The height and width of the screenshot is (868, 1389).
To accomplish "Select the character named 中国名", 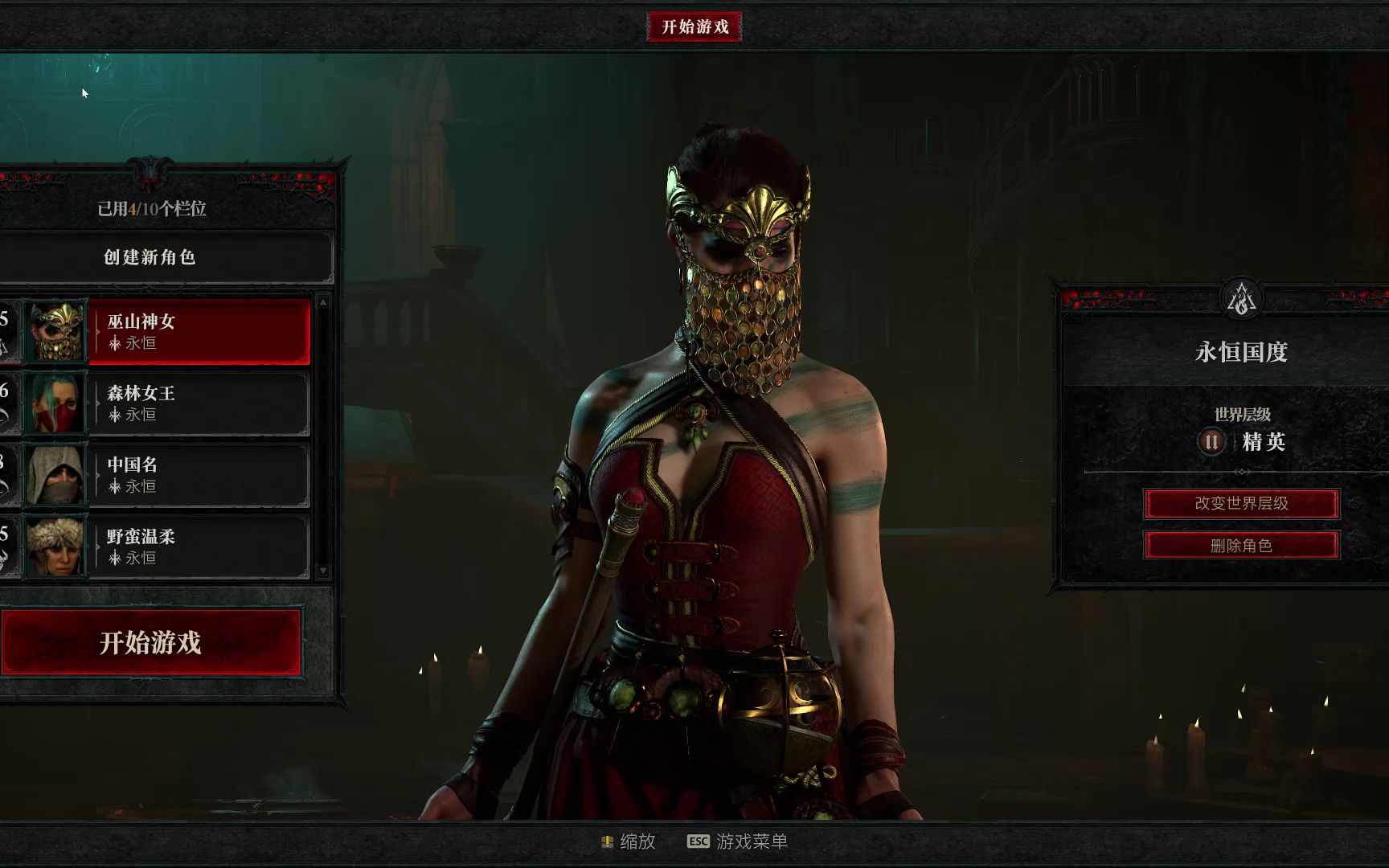I will pyautogui.click(x=198, y=475).
